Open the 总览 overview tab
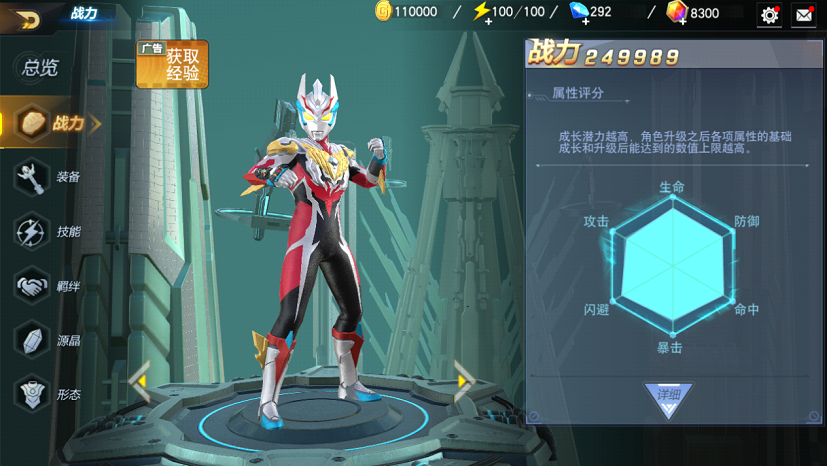The width and height of the screenshot is (827, 466). click(x=41, y=67)
